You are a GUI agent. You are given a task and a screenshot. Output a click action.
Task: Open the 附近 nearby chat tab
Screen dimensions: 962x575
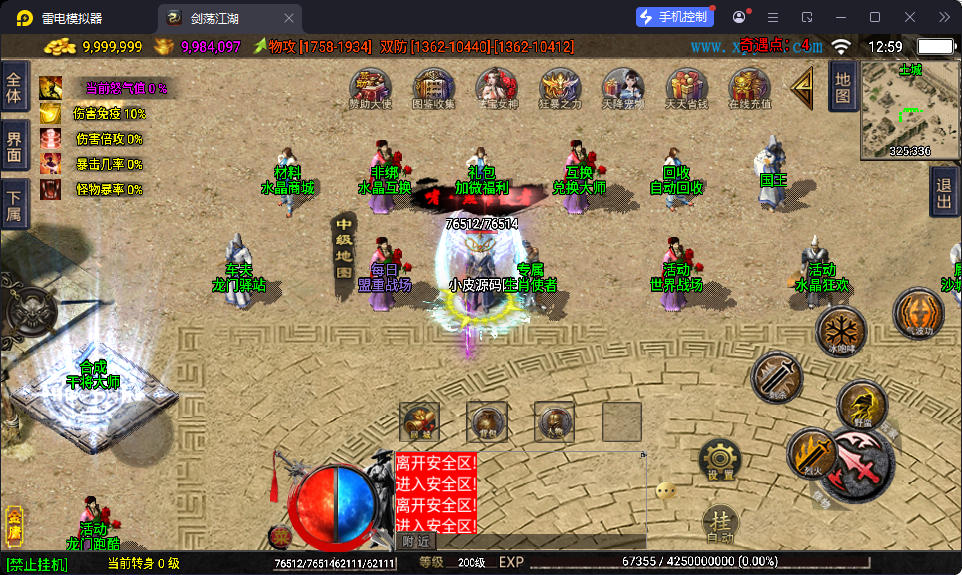coord(416,541)
